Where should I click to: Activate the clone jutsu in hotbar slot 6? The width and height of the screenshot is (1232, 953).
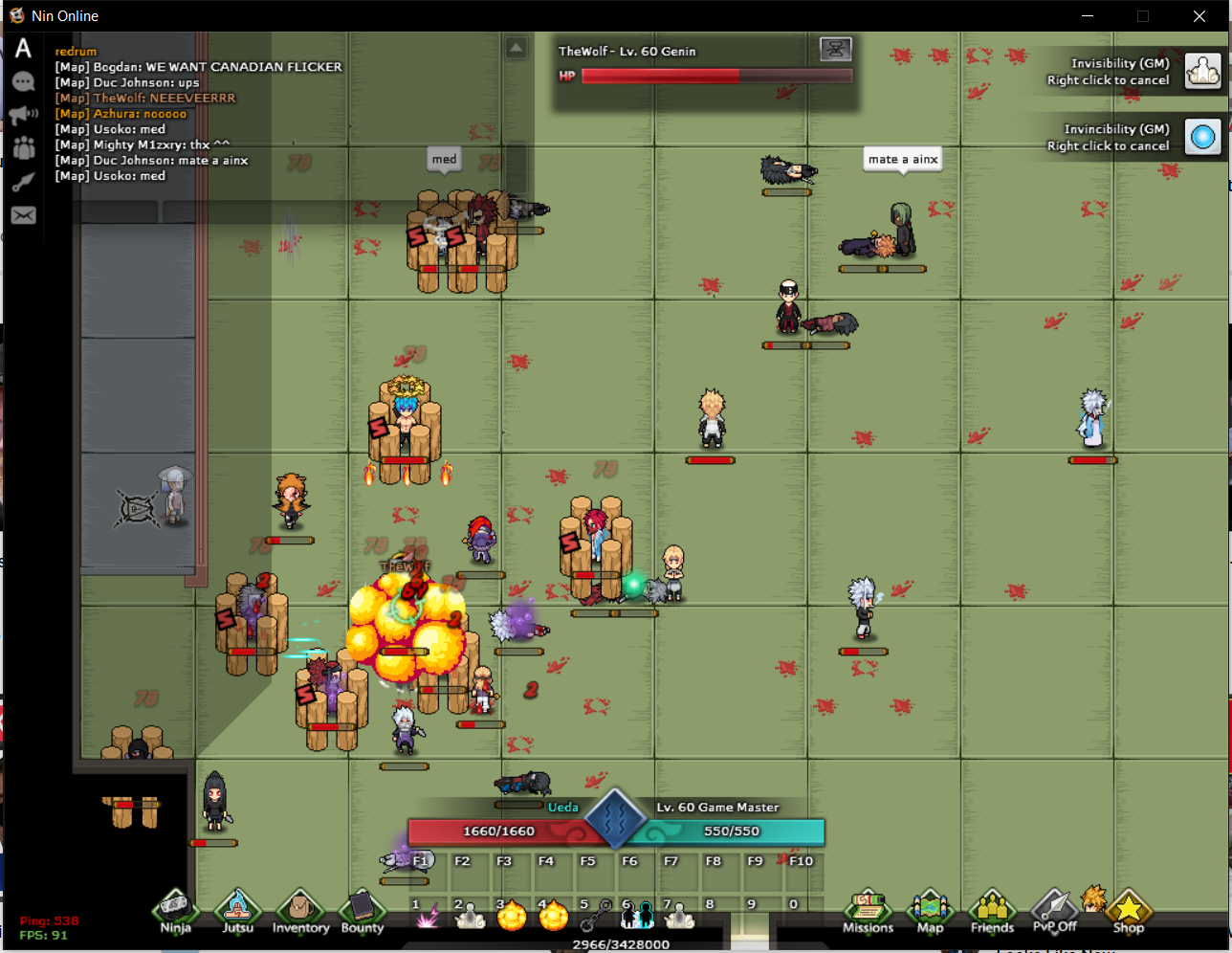pyautogui.click(x=637, y=917)
